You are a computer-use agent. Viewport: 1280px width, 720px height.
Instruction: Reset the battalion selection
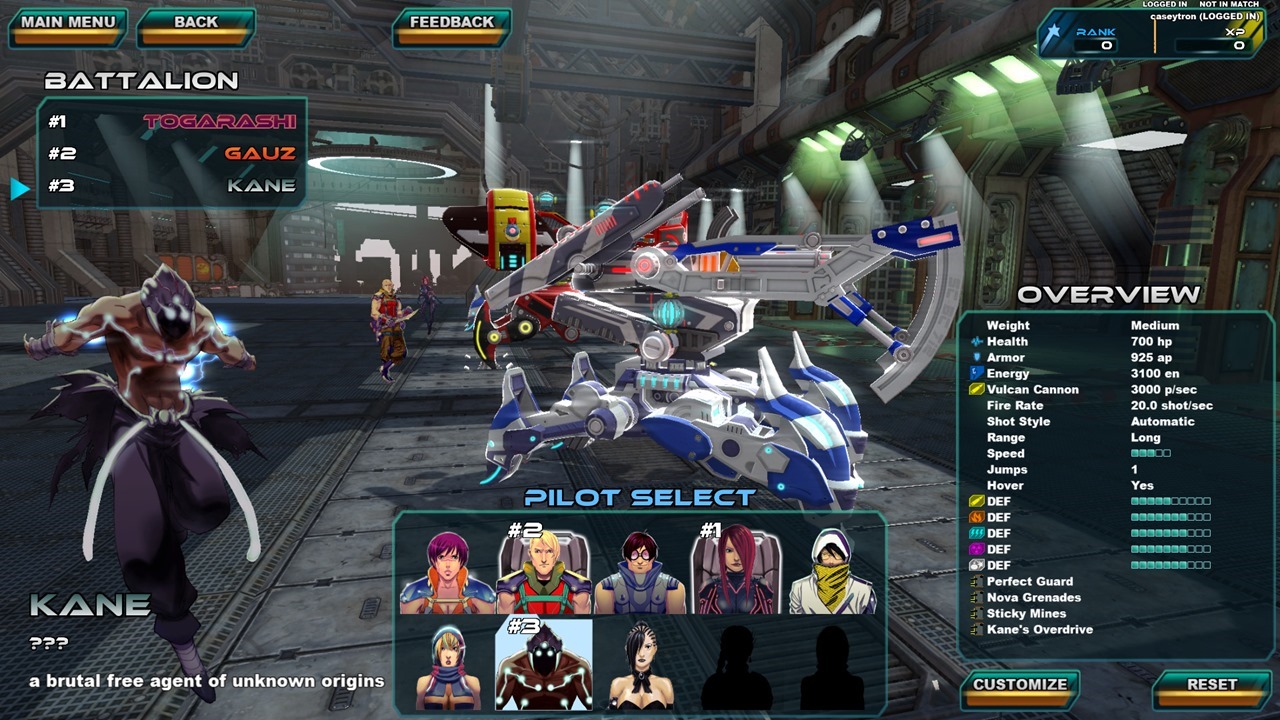click(1212, 686)
